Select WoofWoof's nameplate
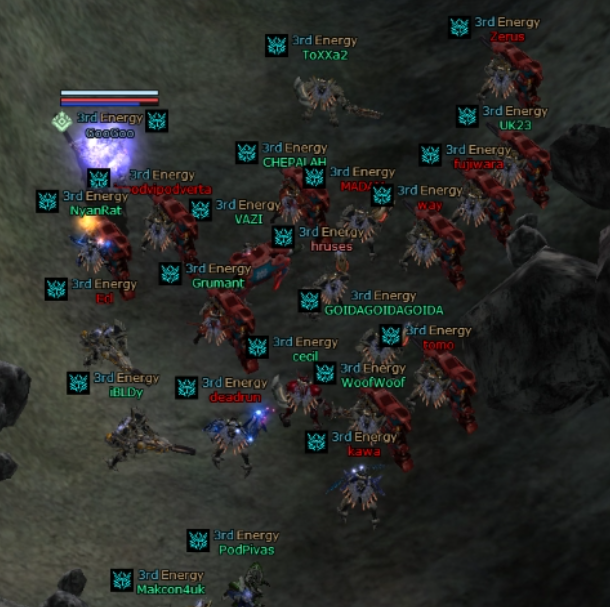610x607 pixels. pos(373,382)
